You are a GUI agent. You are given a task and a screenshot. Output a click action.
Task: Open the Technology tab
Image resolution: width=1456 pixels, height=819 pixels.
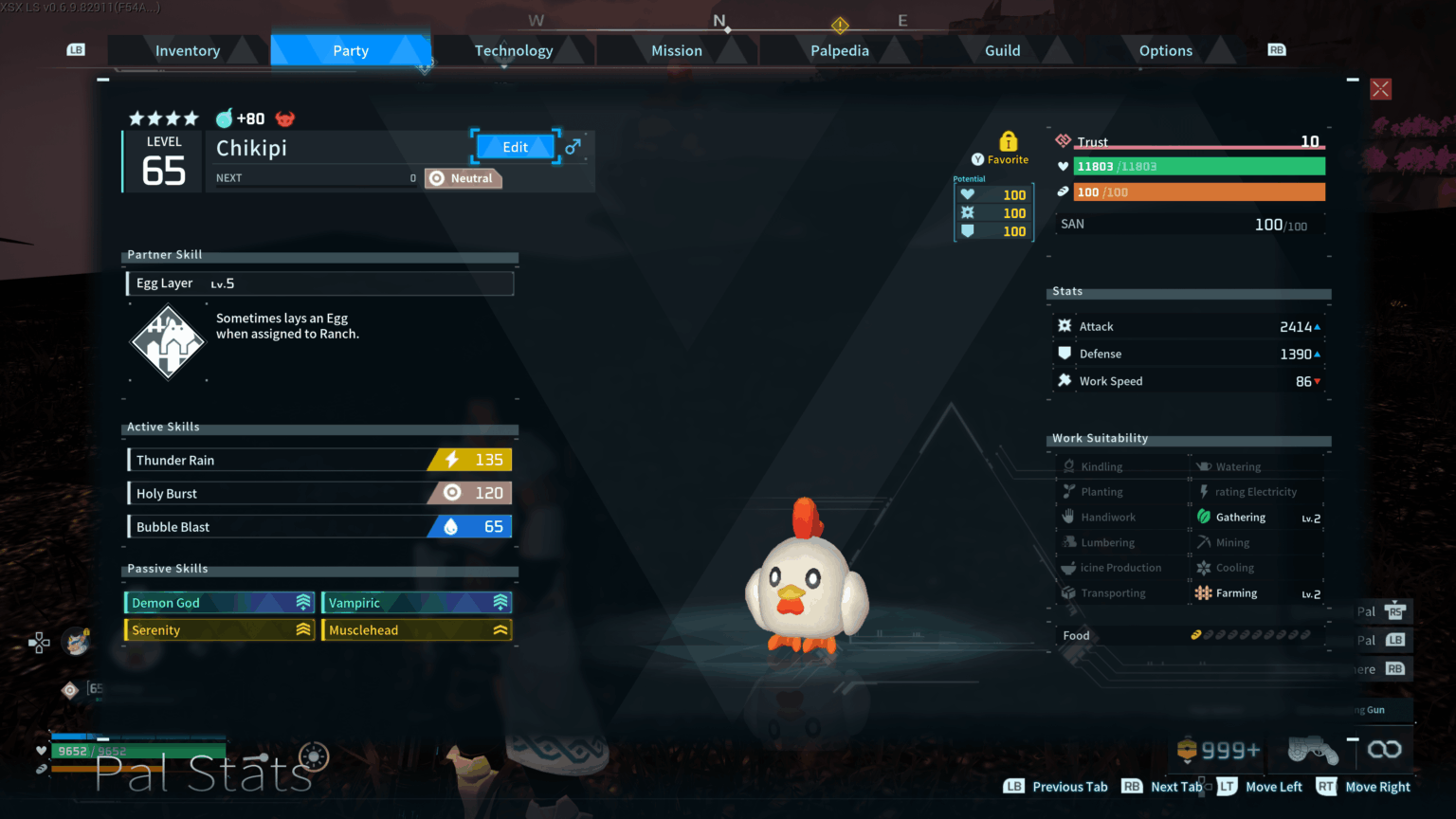tap(514, 51)
